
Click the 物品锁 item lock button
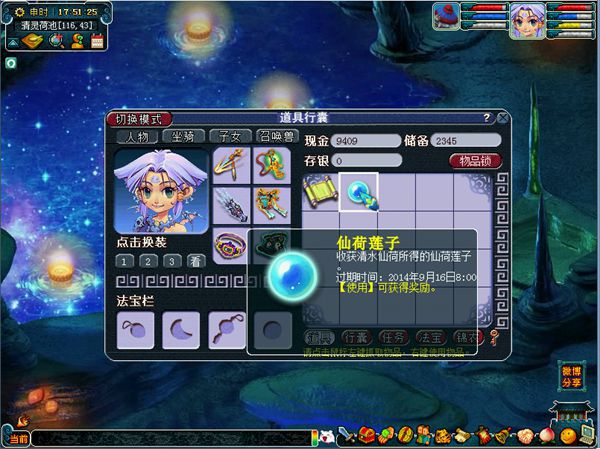[x=475, y=160]
